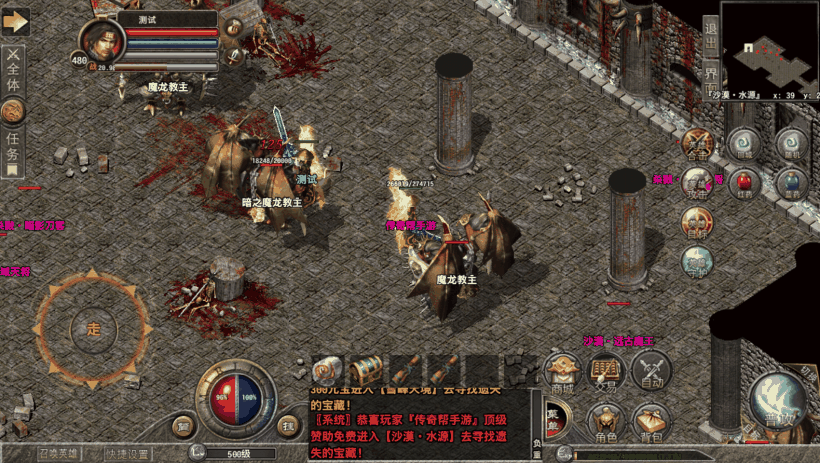The width and height of the screenshot is (820, 463).
Task: Tap the 走 walk joystick center
Action: tap(94, 326)
